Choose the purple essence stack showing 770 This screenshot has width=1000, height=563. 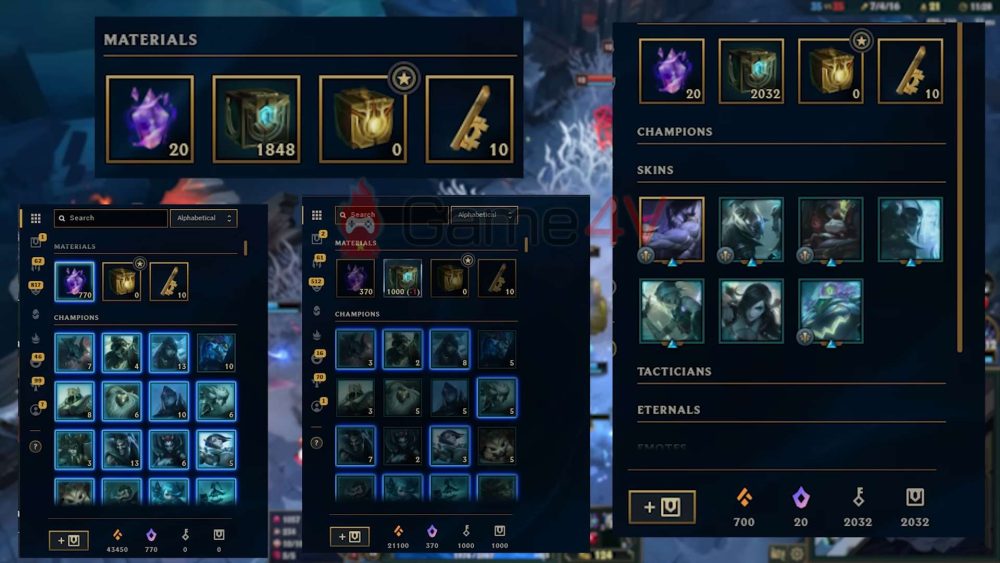click(x=74, y=282)
